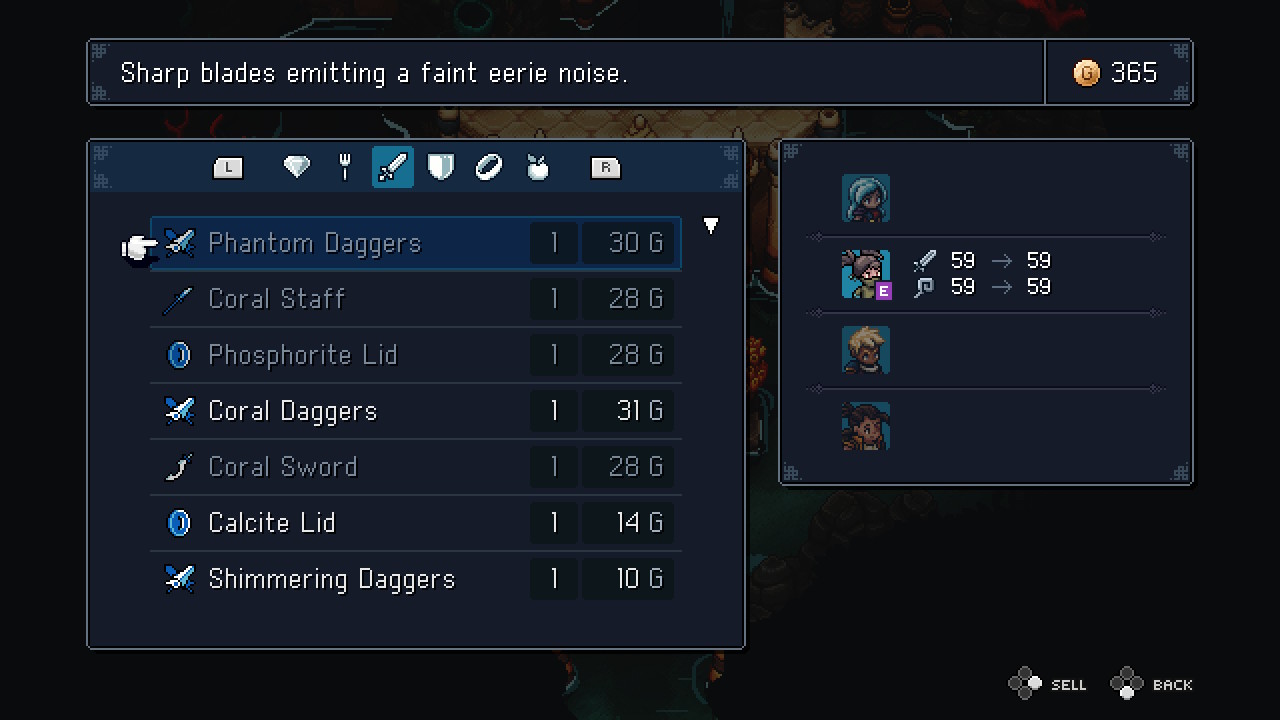Click Garl's character portrait thumbnail

click(866, 274)
